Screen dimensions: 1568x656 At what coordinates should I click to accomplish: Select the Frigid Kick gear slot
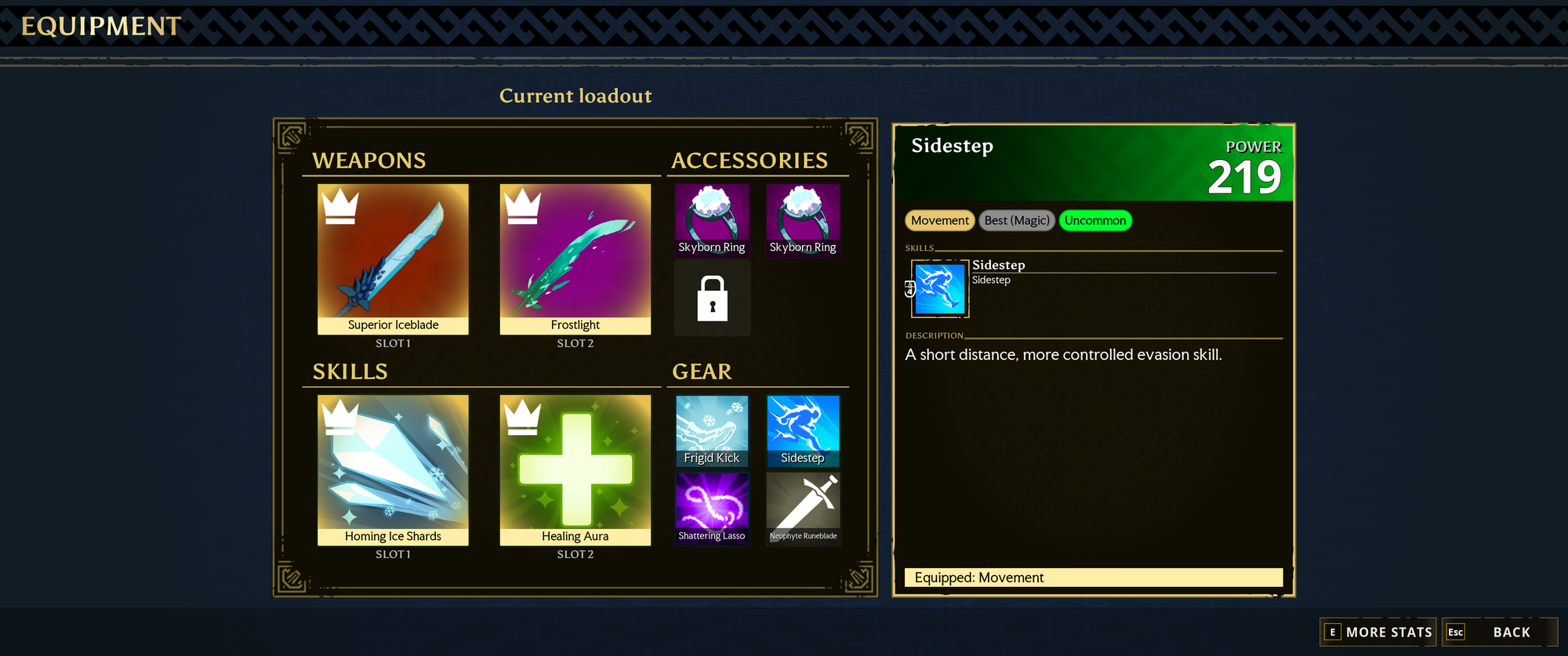712,431
